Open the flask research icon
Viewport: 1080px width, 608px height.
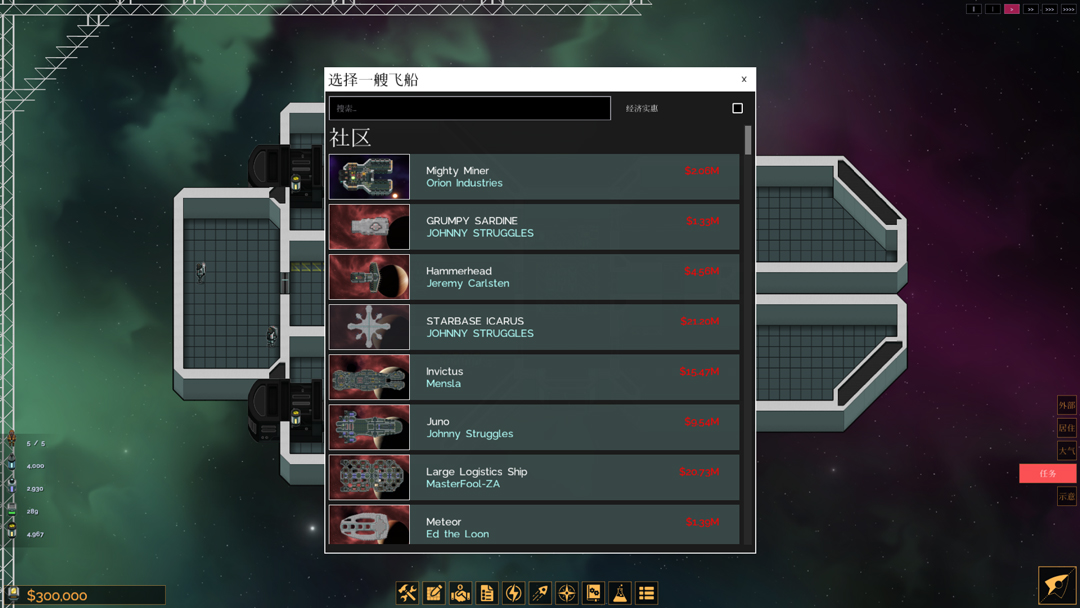620,593
